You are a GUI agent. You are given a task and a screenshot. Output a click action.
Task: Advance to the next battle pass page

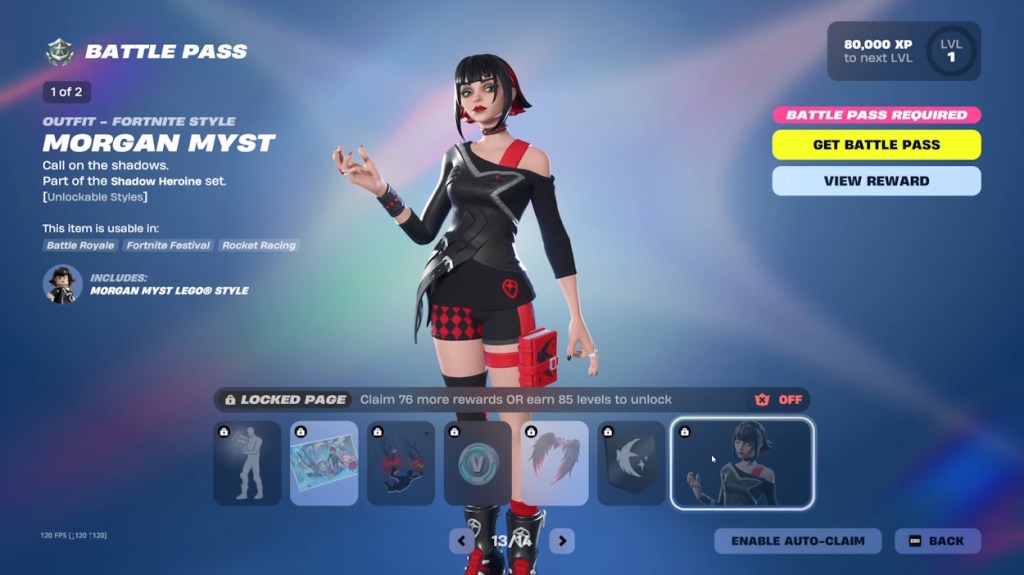[x=562, y=541]
